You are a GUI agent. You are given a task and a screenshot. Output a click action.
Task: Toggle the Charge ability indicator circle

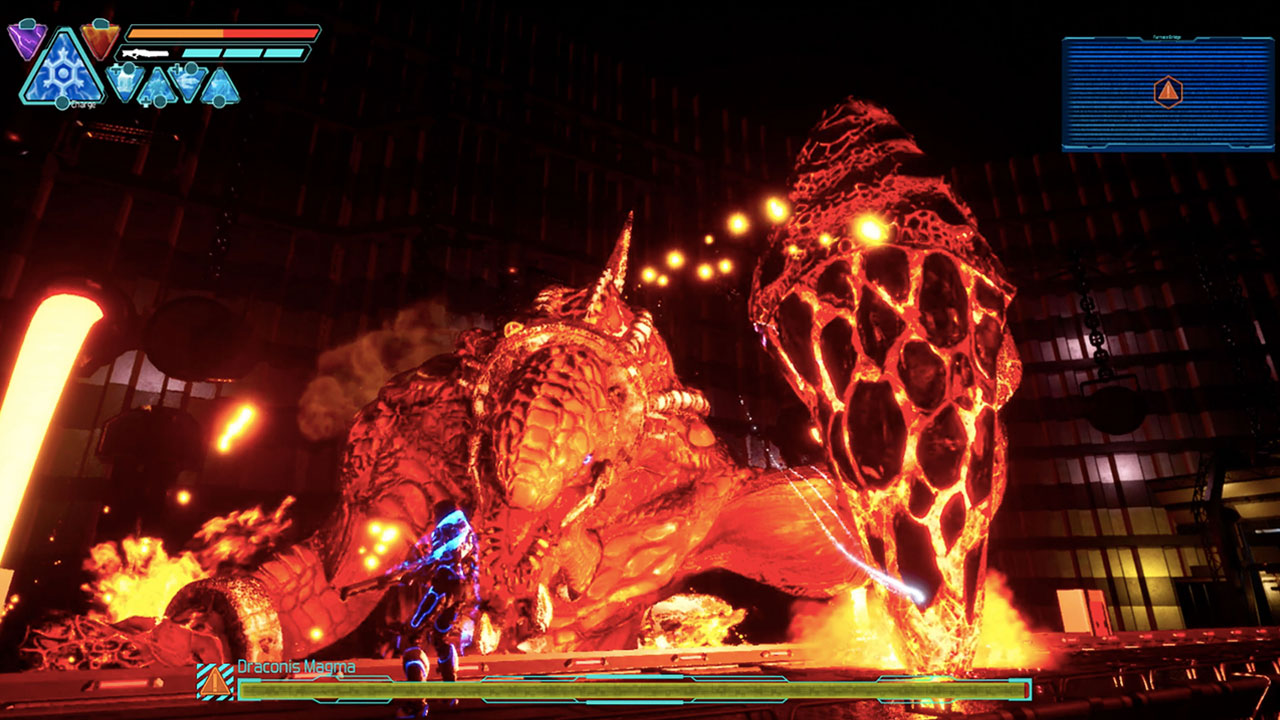[62, 102]
